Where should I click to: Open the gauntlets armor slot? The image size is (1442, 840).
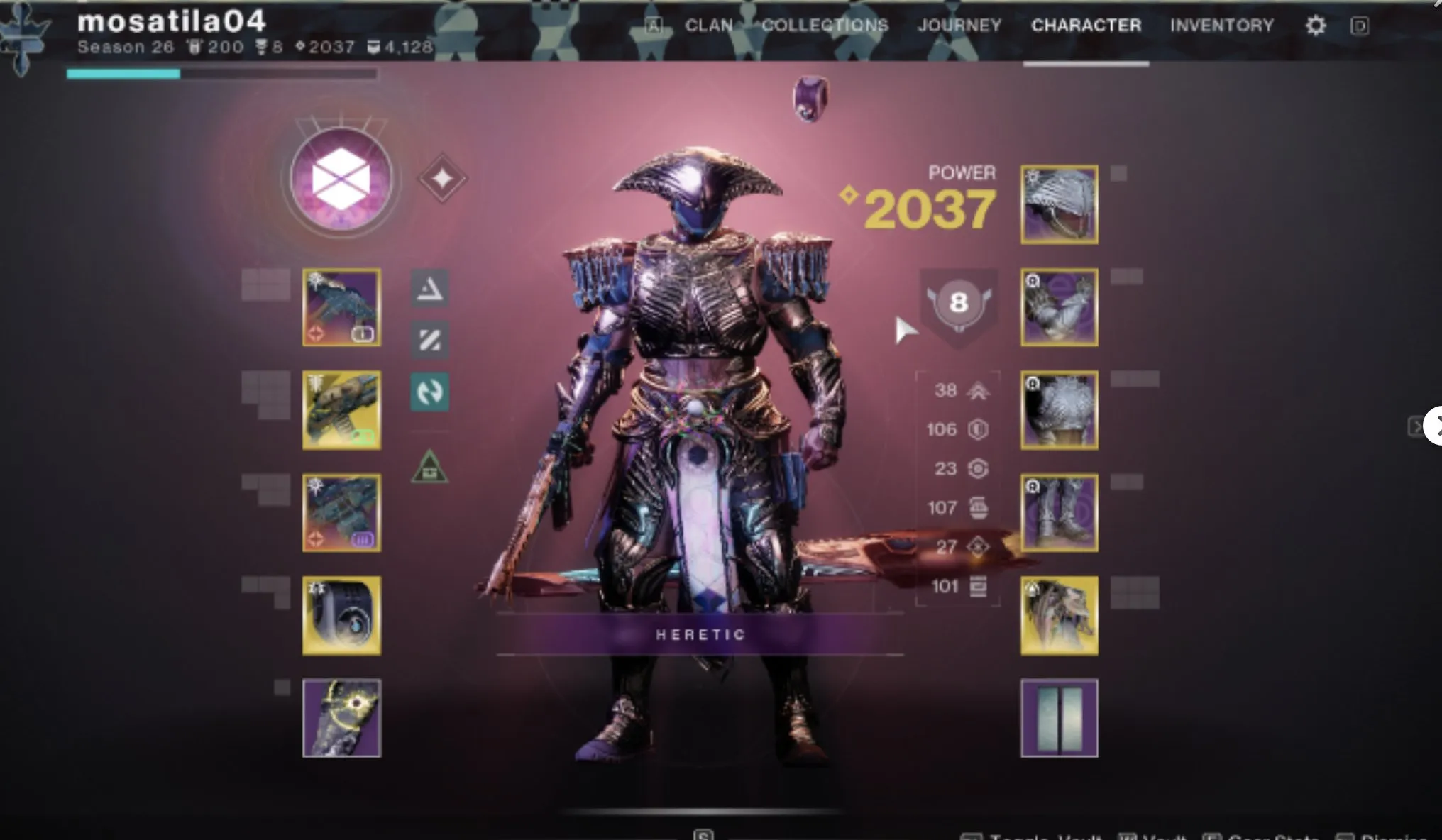1058,307
